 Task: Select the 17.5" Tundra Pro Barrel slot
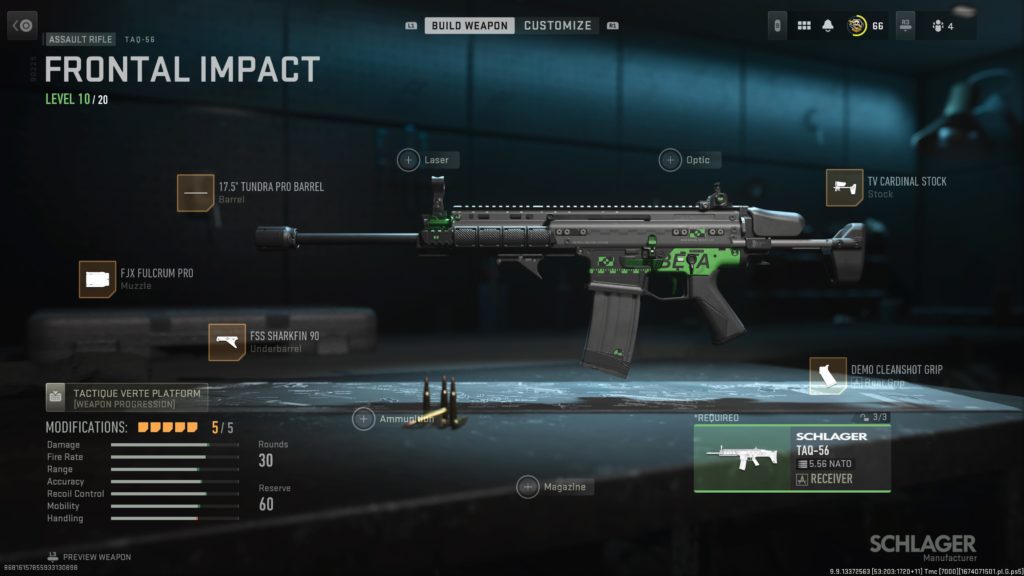click(x=196, y=192)
